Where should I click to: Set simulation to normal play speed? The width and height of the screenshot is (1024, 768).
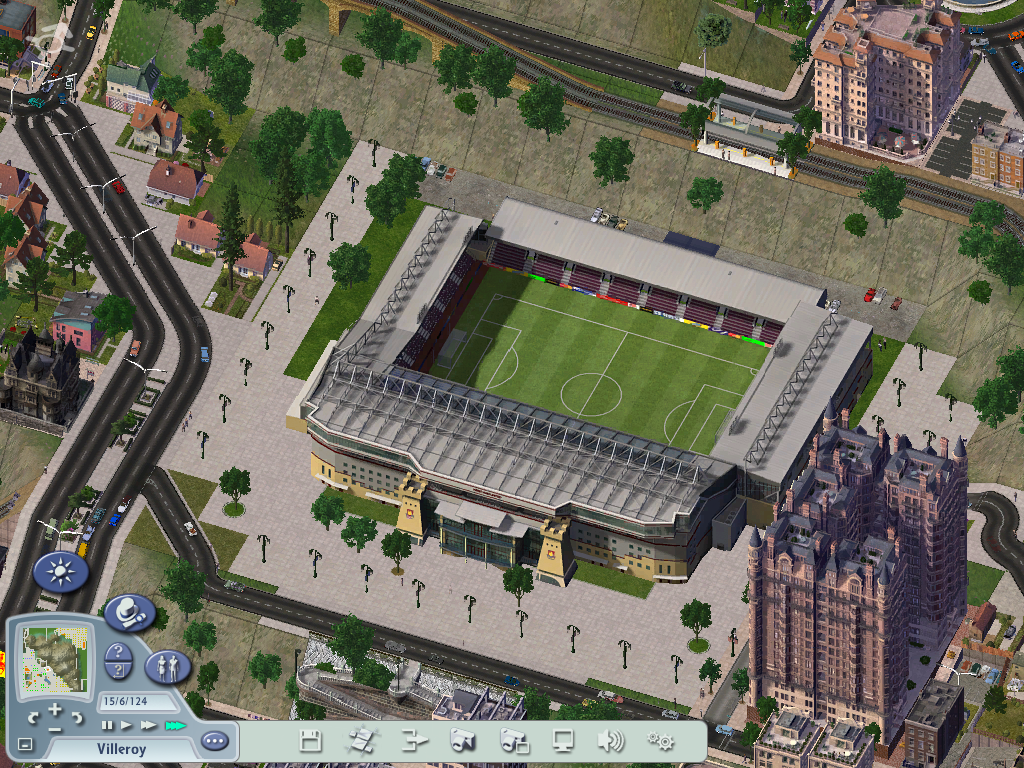coord(127,725)
